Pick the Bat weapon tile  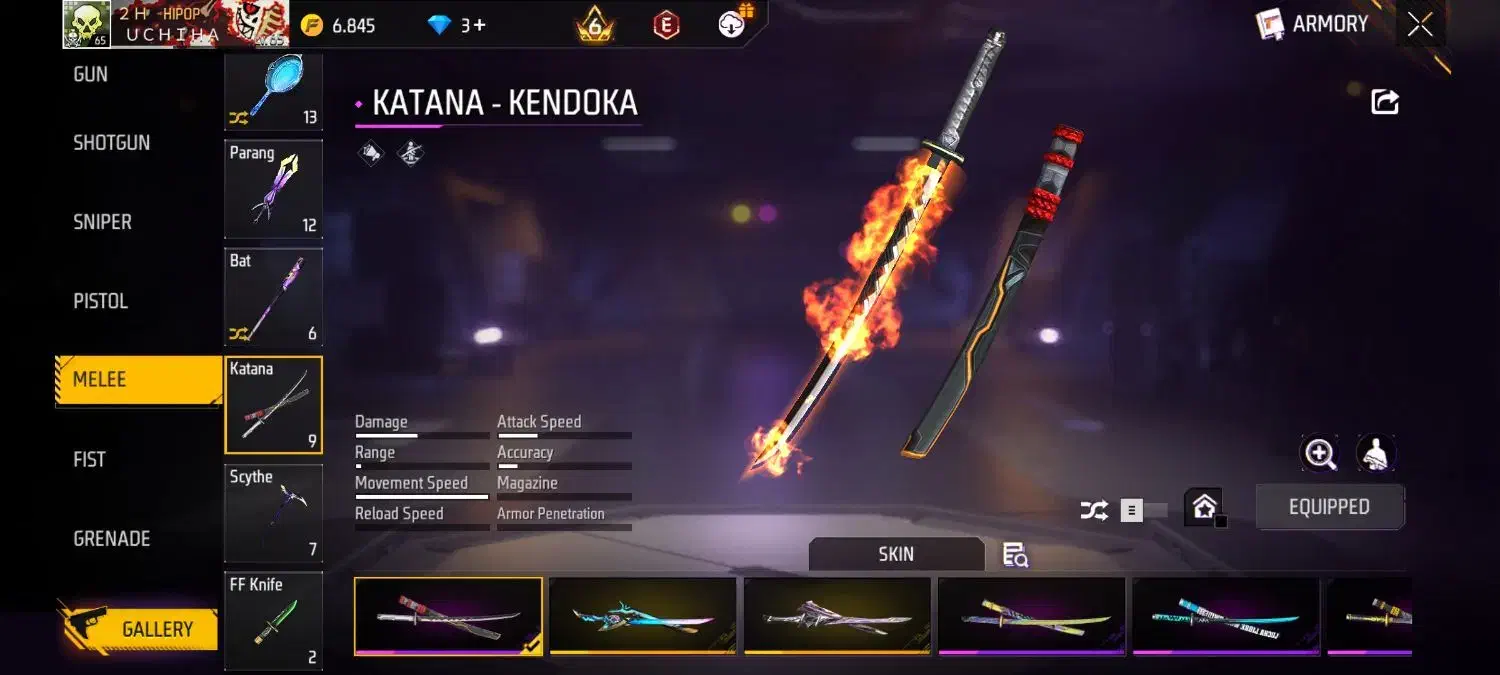273,297
